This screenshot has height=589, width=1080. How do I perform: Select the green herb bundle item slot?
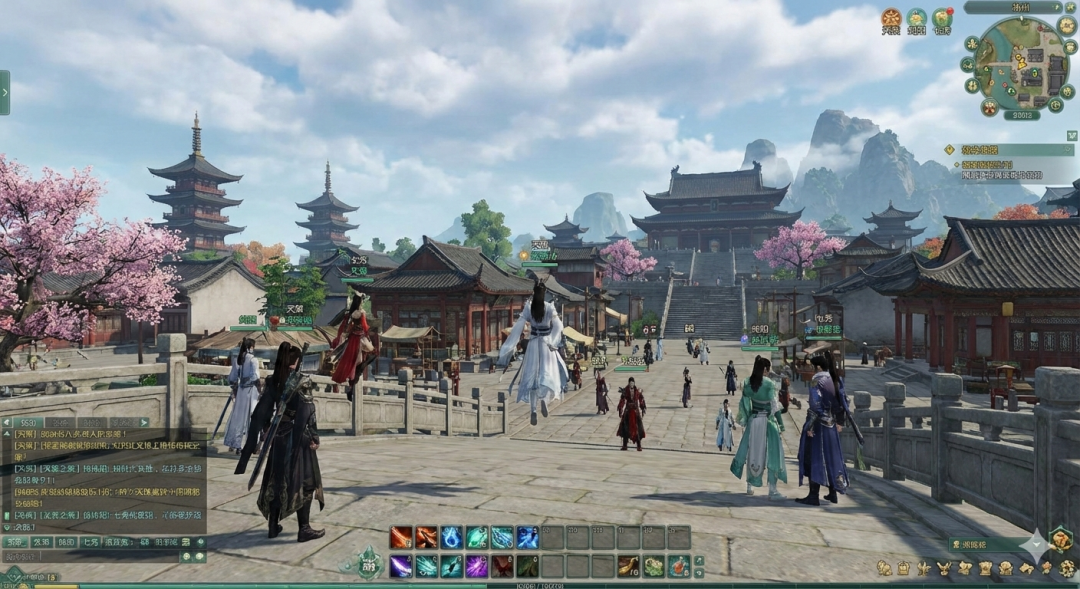pyautogui.click(x=653, y=566)
